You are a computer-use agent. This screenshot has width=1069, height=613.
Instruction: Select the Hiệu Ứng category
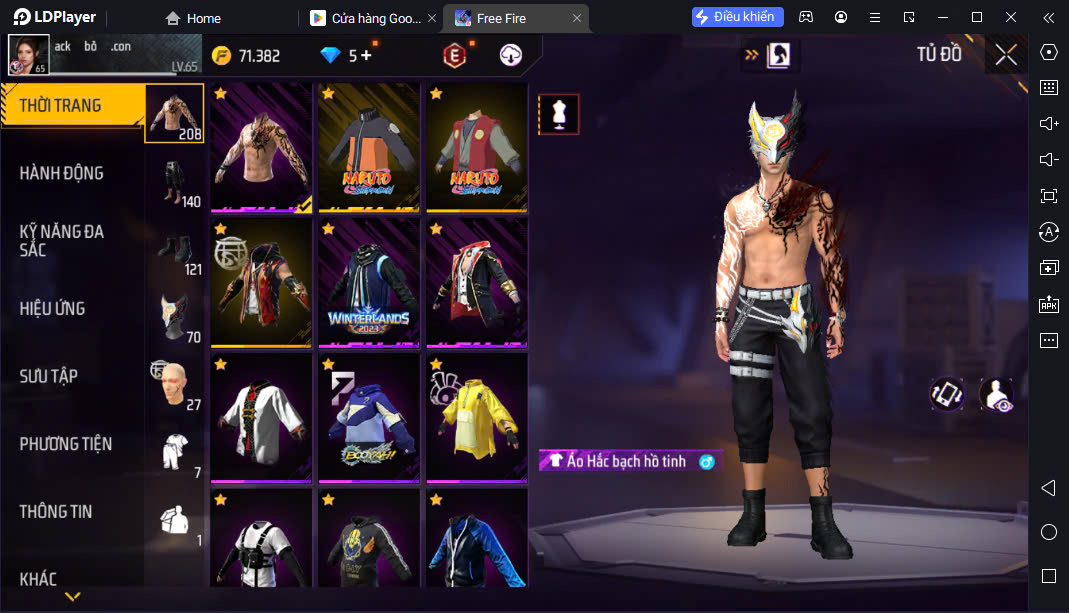tap(52, 308)
